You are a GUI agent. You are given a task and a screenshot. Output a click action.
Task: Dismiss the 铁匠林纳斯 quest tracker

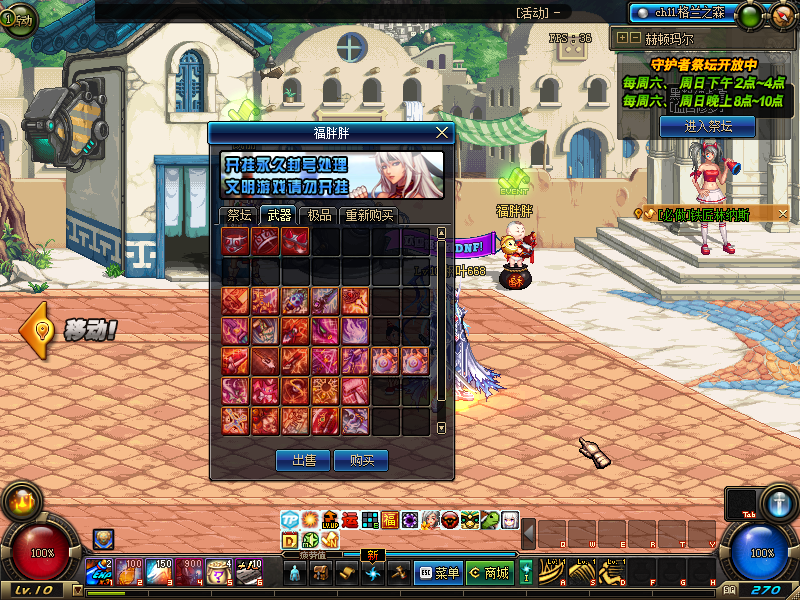click(783, 213)
